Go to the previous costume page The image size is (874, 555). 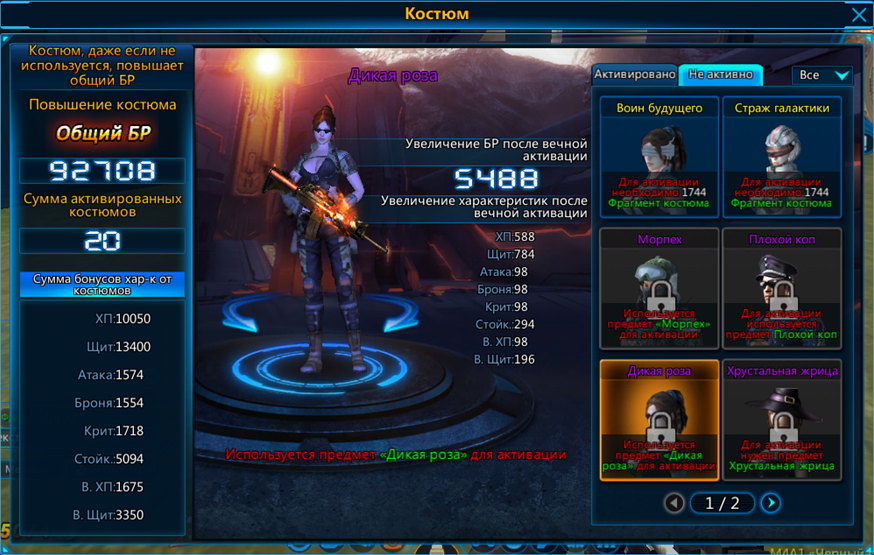[674, 503]
